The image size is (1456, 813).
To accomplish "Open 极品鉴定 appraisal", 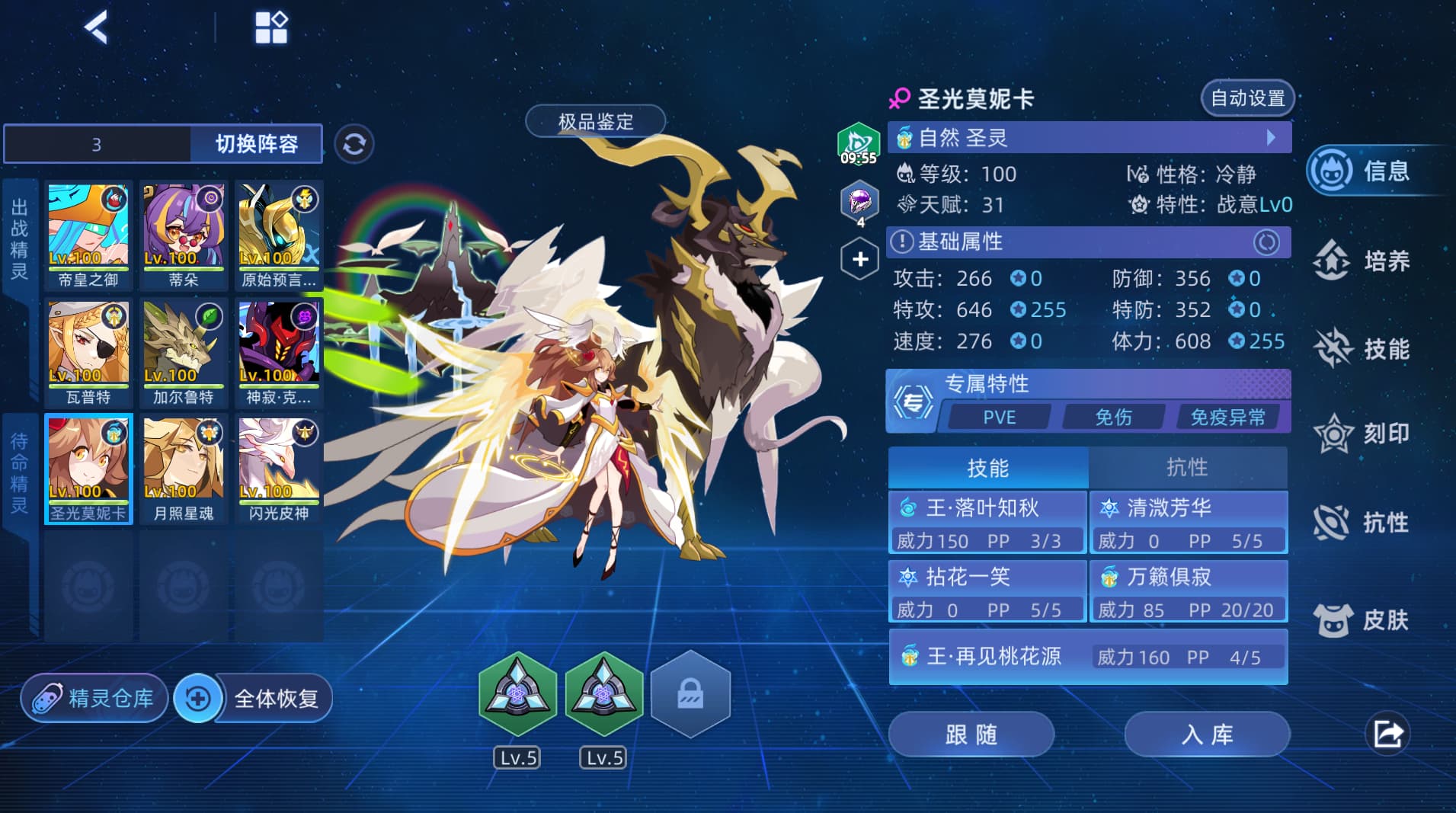I will click(x=595, y=122).
